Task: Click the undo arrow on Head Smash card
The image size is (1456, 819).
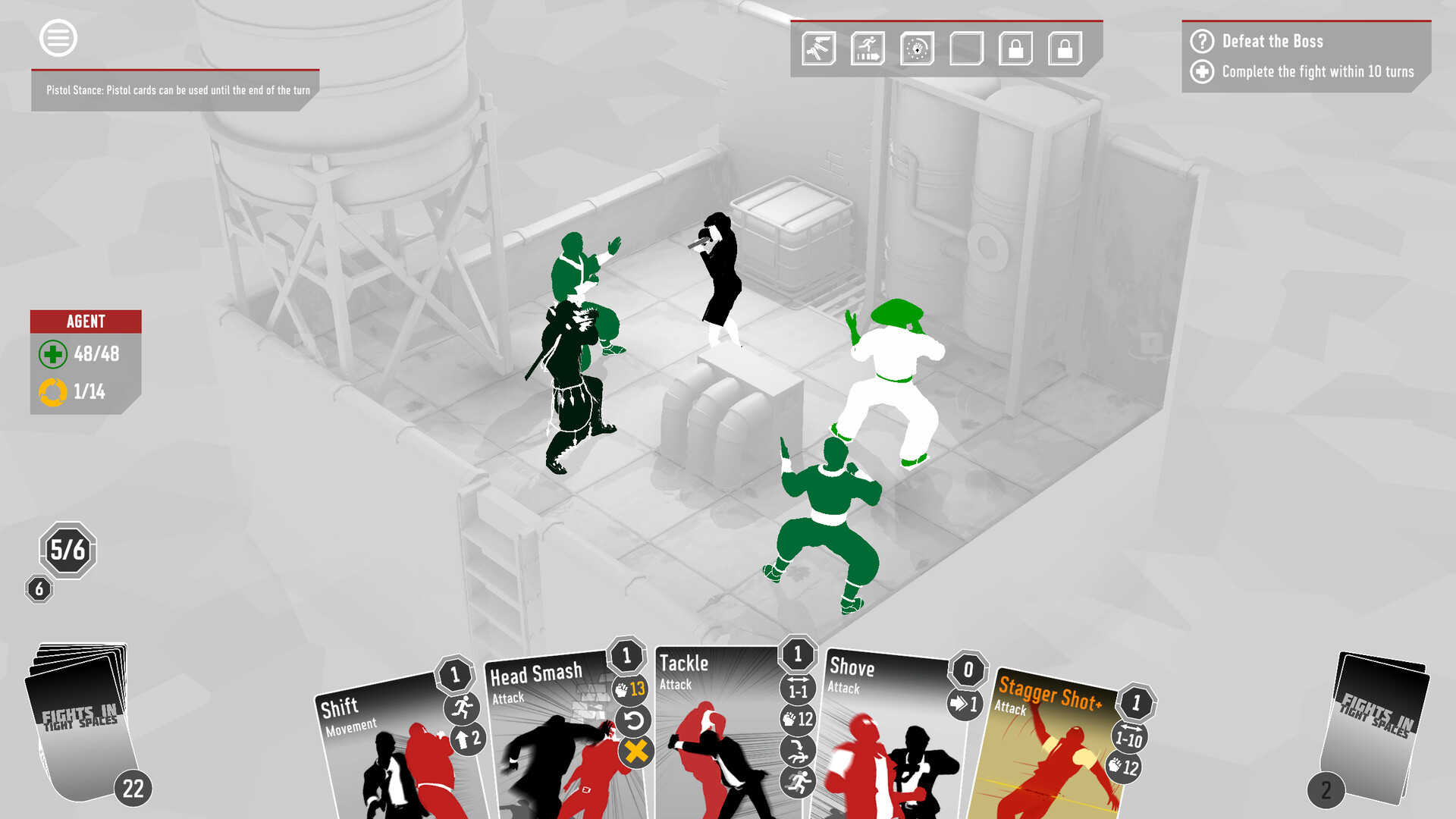Action: click(x=635, y=723)
